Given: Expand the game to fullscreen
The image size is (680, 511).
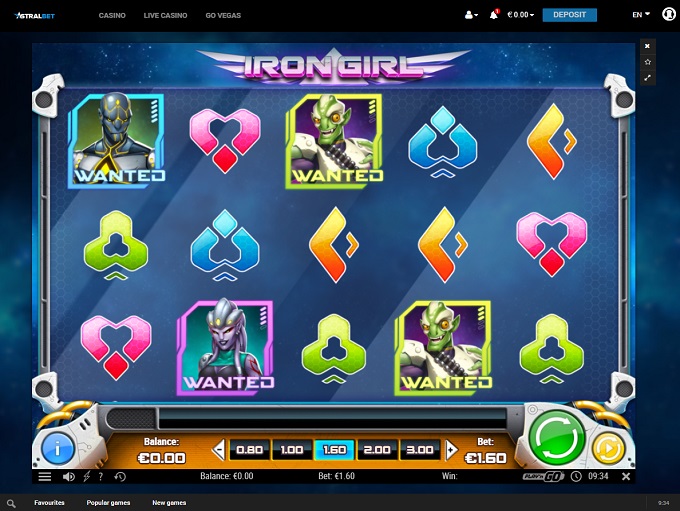Looking at the screenshot, I should click(x=647, y=77).
